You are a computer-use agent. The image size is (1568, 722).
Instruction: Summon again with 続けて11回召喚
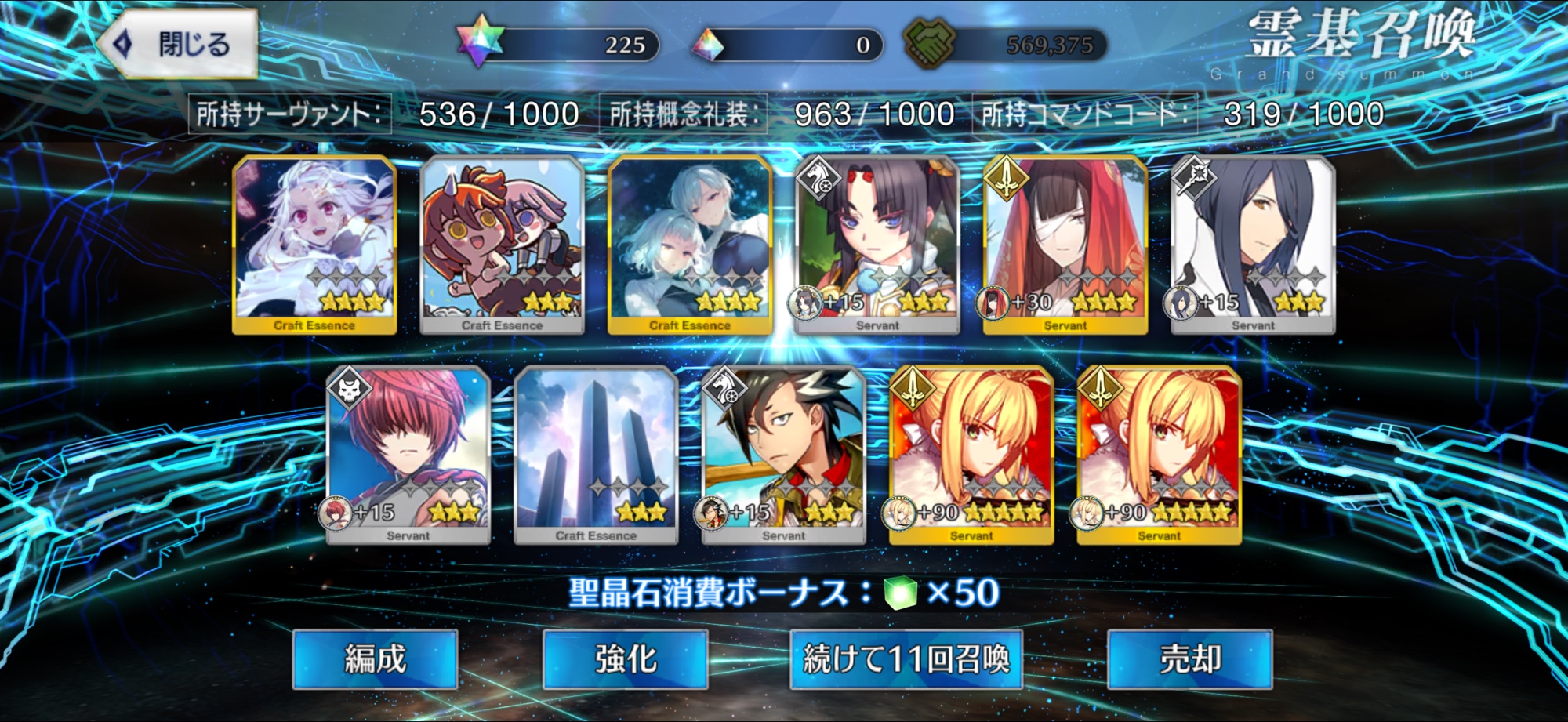pyautogui.click(x=906, y=659)
